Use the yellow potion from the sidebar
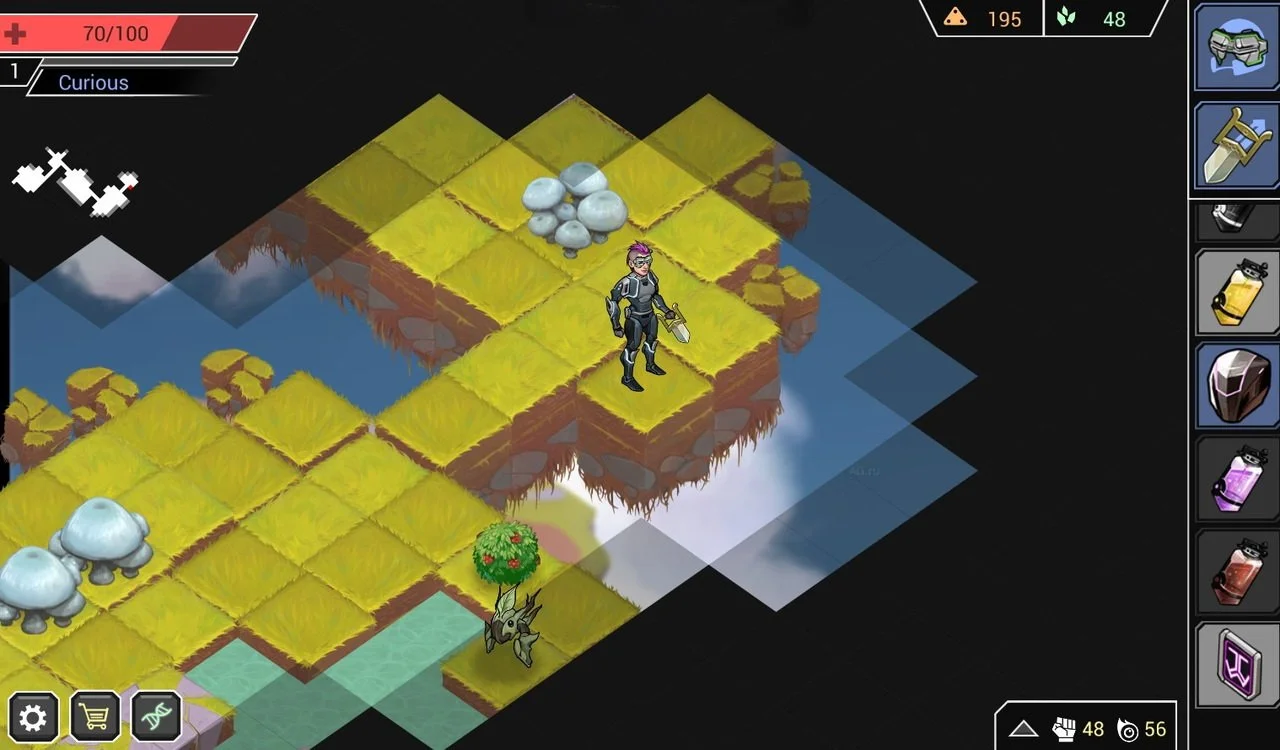Screen dimensions: 1280x750 (x=1236, y=293)
